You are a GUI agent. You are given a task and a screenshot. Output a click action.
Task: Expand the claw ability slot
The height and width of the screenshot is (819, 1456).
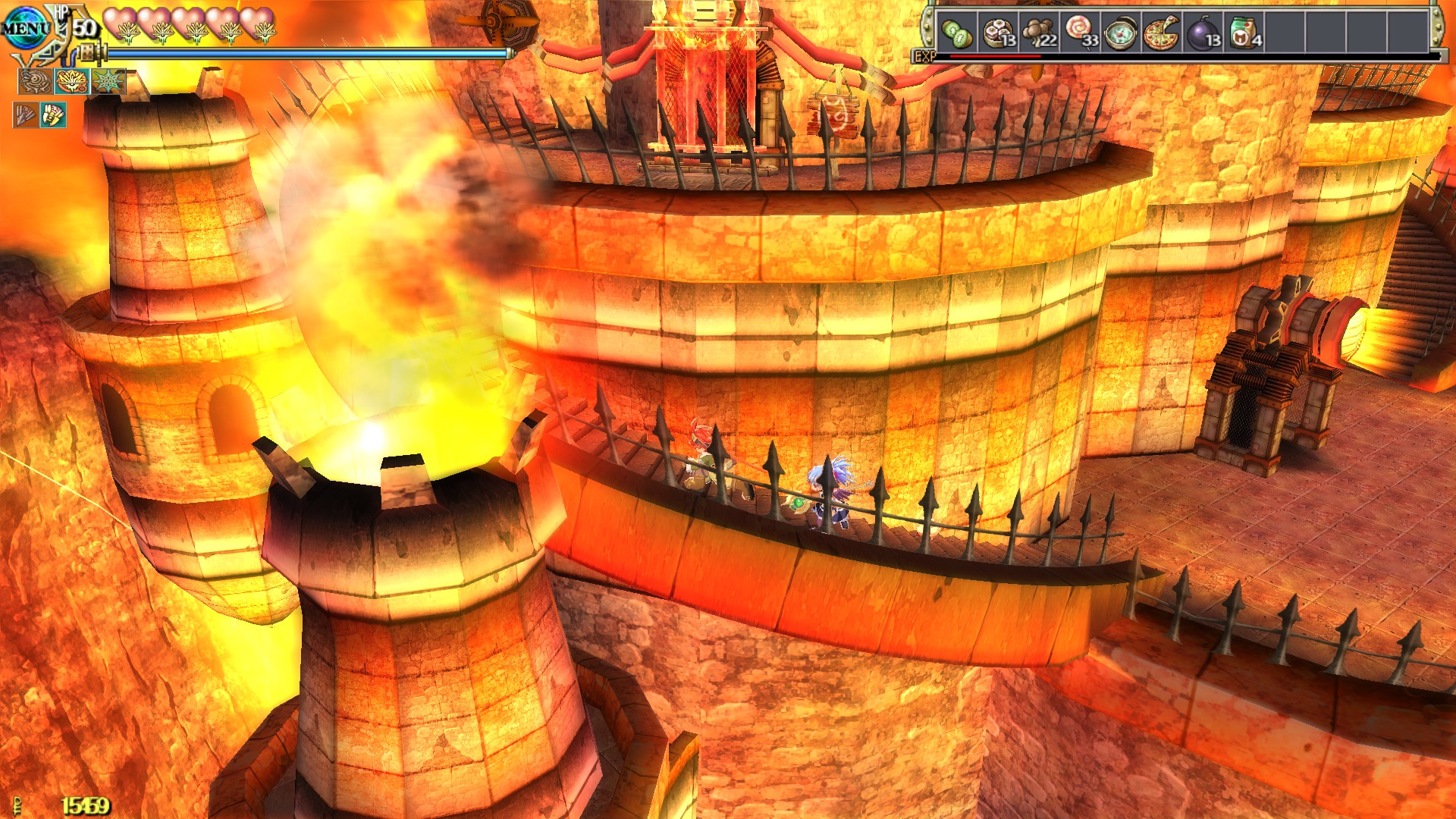pyautogui.click(x=54, y=115)
